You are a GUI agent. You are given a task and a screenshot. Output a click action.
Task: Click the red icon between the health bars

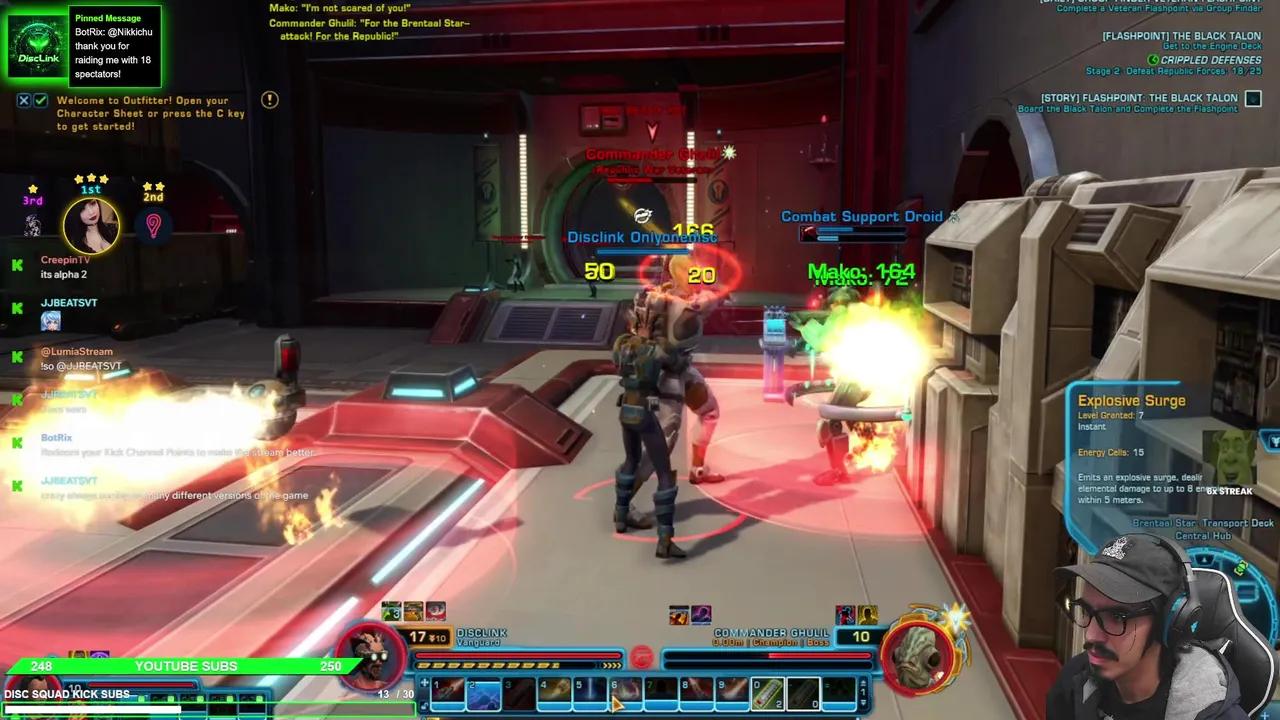point(641,658)
